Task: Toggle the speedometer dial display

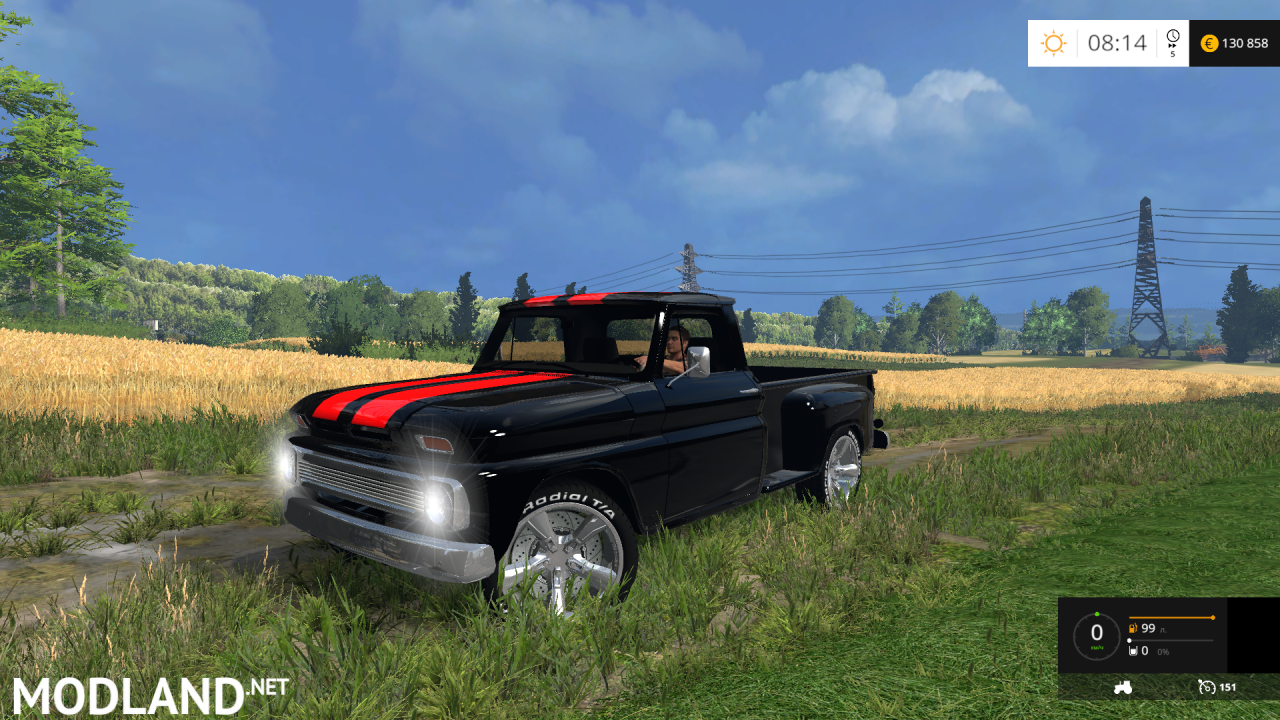Action: (x=1096, y=632)
